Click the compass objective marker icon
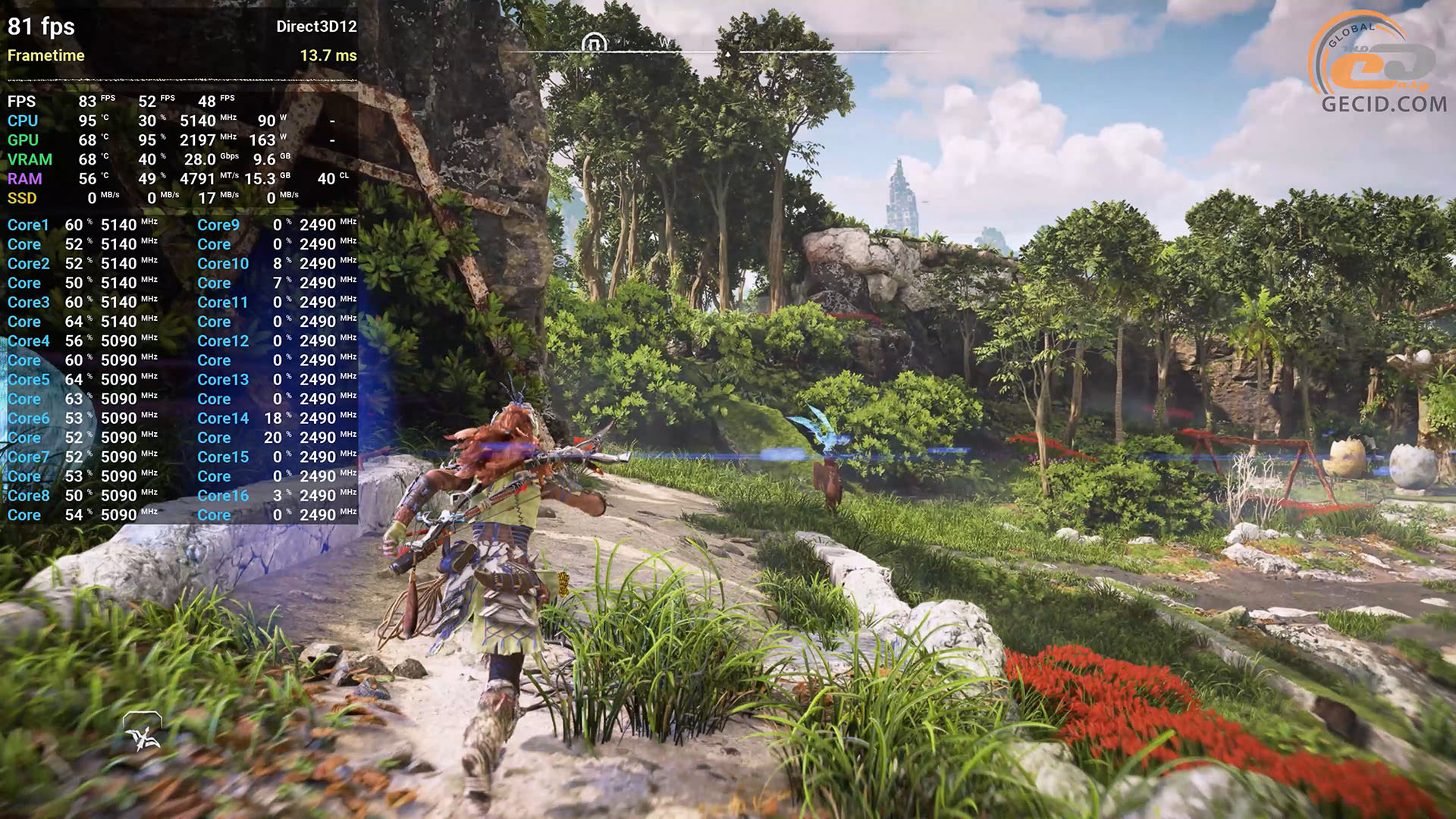1456x819 pixels. coord(594,44)
